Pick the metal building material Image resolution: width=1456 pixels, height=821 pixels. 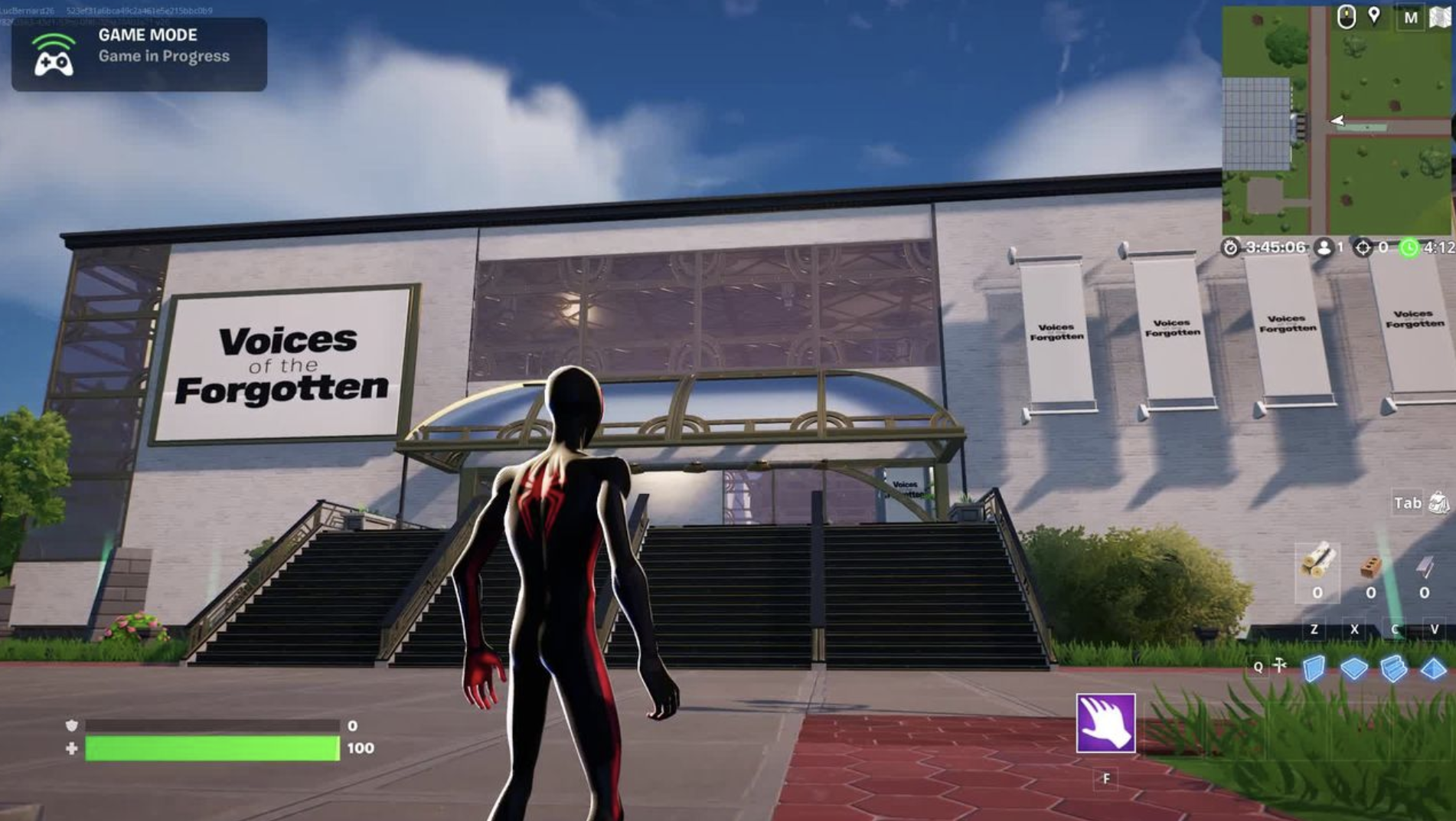tap(1424, 568)
